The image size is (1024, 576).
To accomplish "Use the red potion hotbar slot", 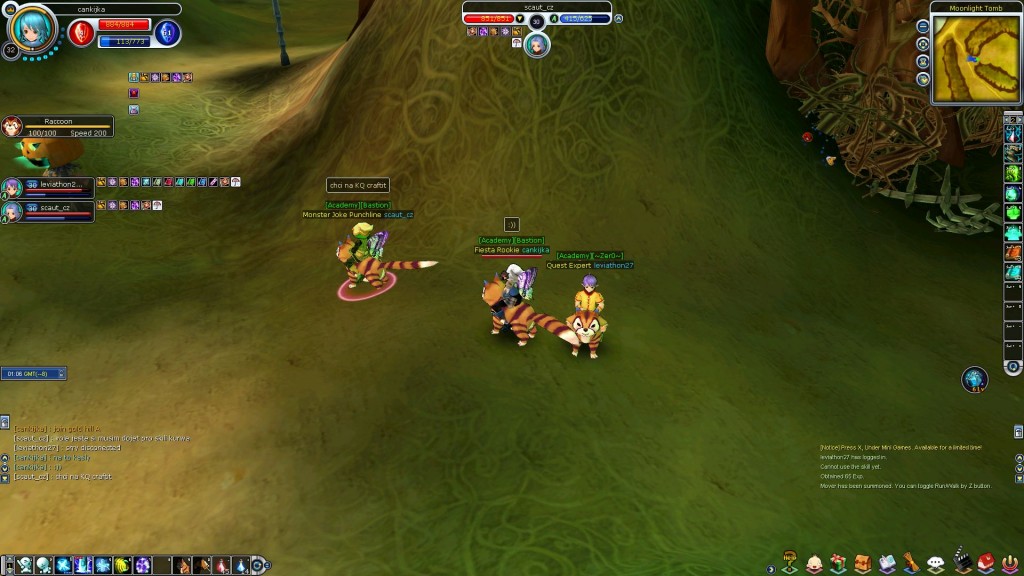I will pos(221,566).
